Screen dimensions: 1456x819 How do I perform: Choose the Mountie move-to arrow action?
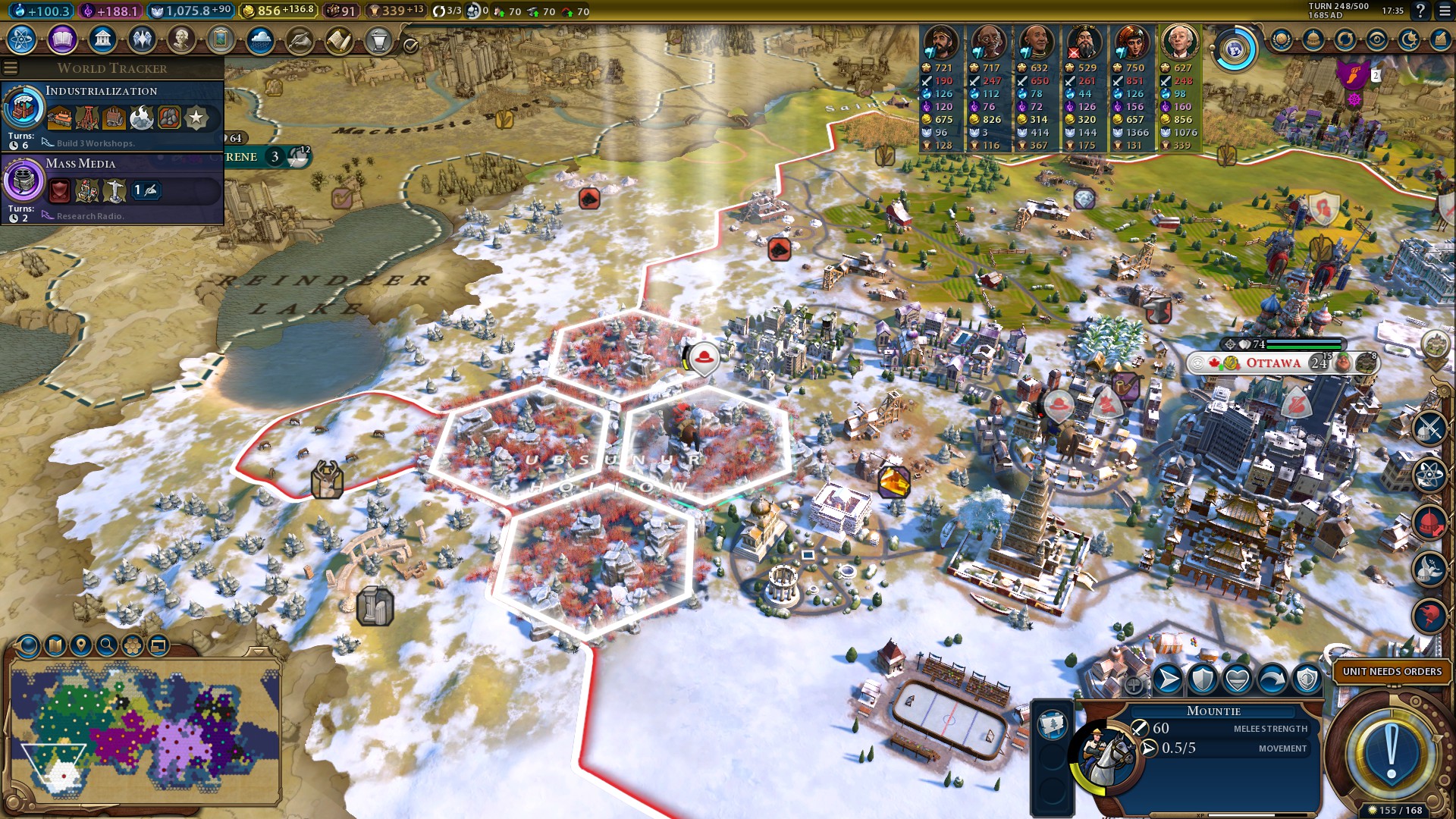(1168, 679)
